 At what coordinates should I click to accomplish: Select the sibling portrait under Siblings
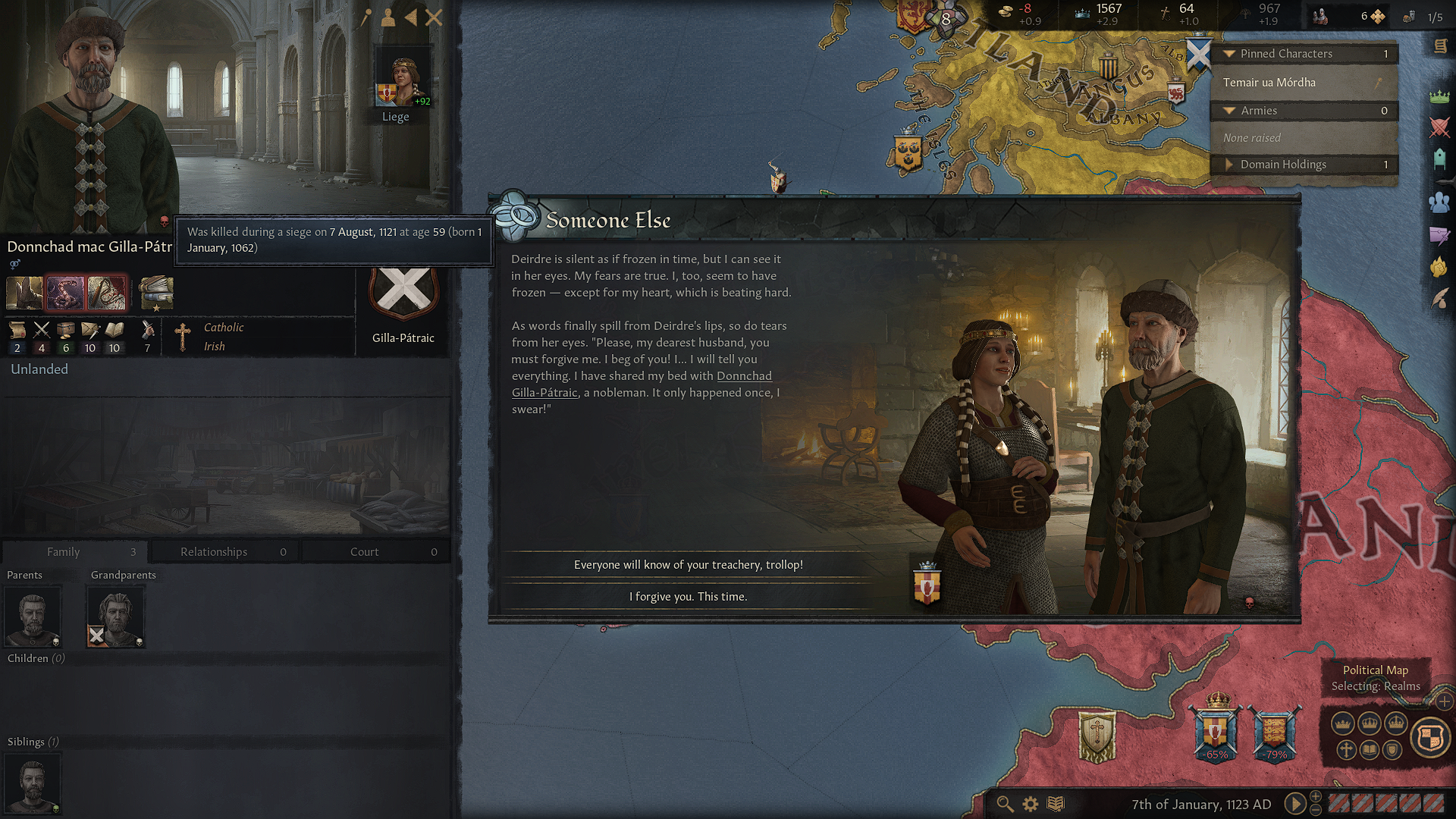[33, 783]
